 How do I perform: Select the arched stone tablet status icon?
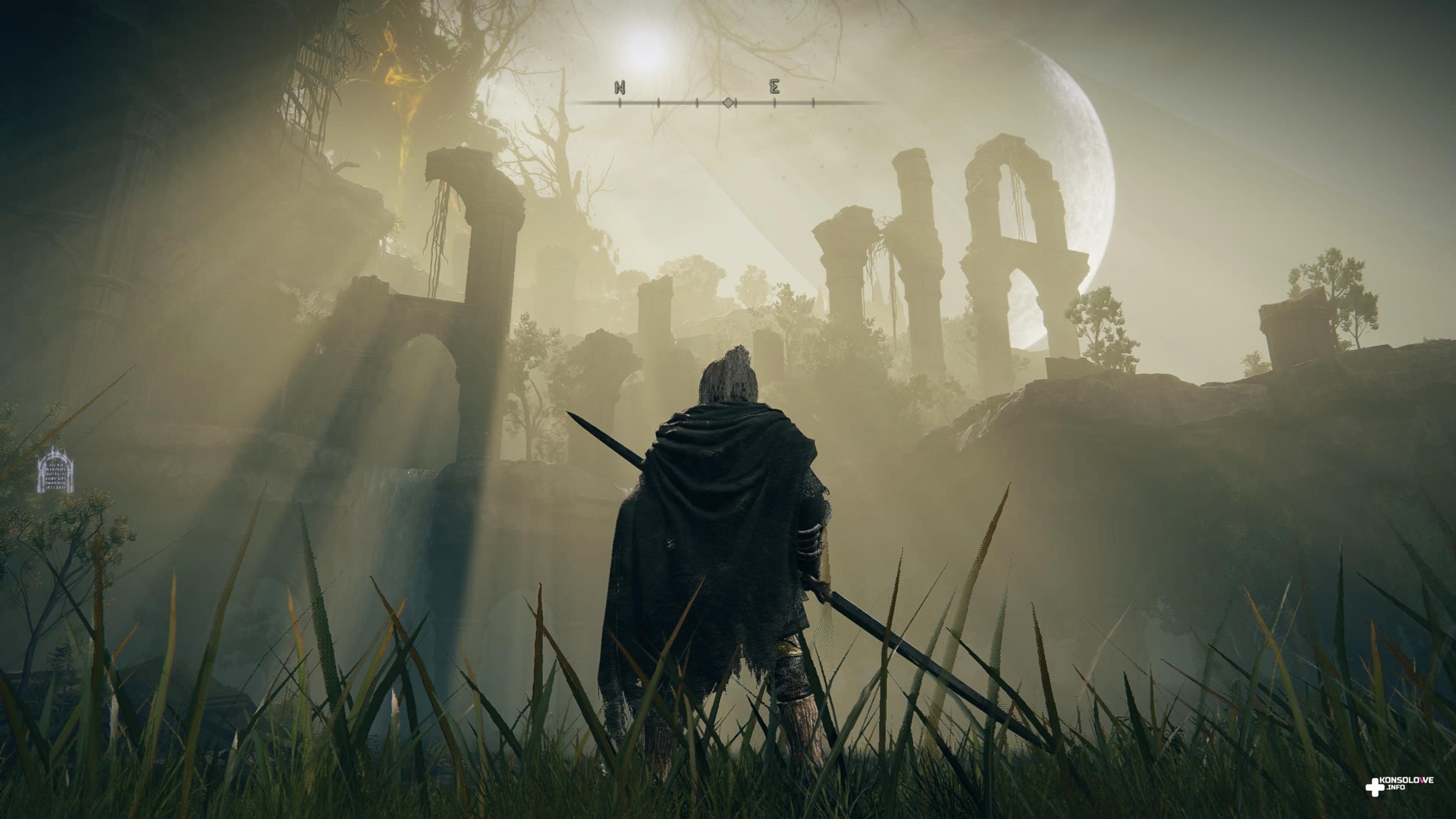pos(55,471)
